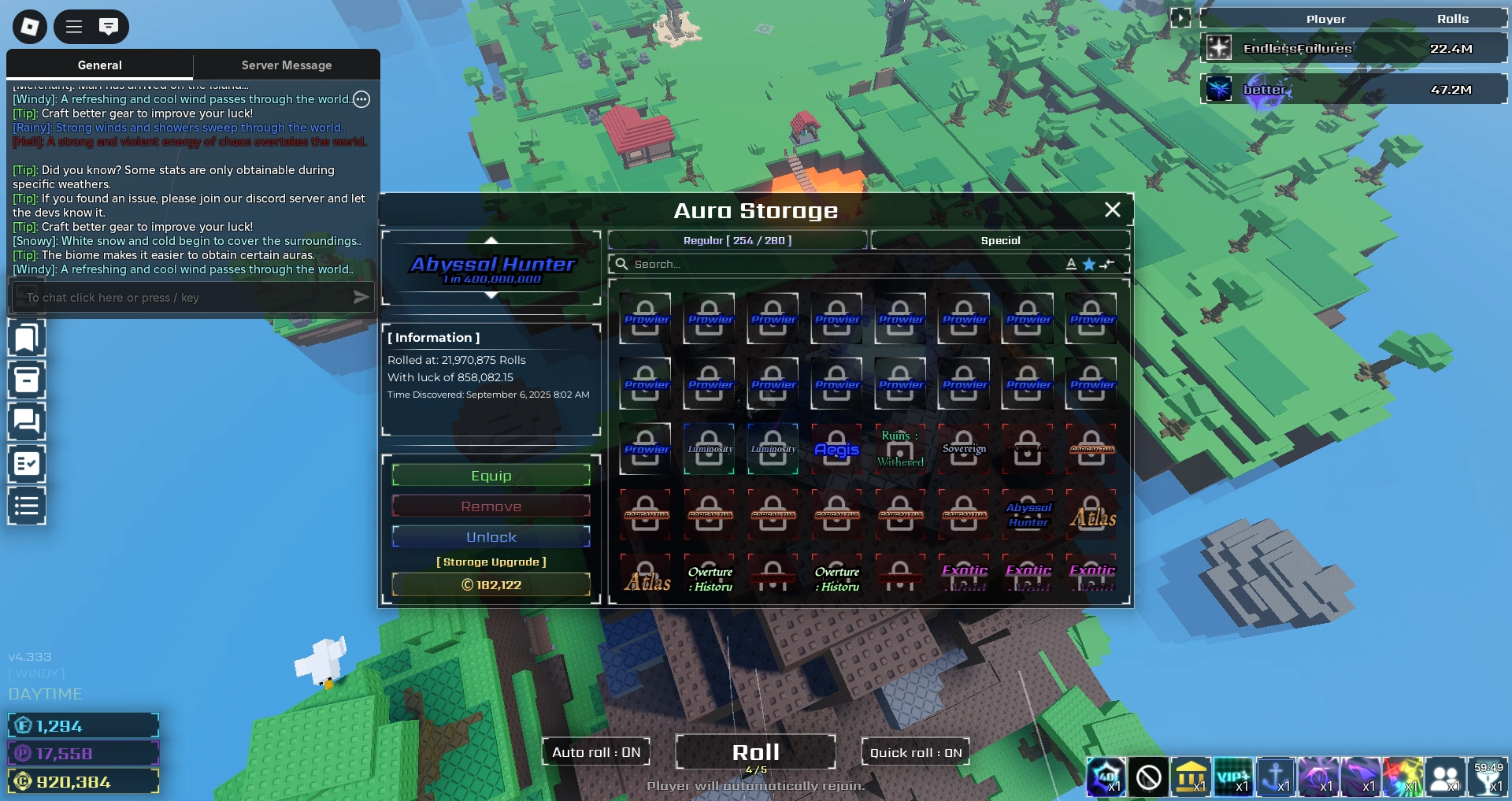Open the index/collection panel from the left sidebar
The width and height of the screenshot is (1512, 801).
[27, 337]
